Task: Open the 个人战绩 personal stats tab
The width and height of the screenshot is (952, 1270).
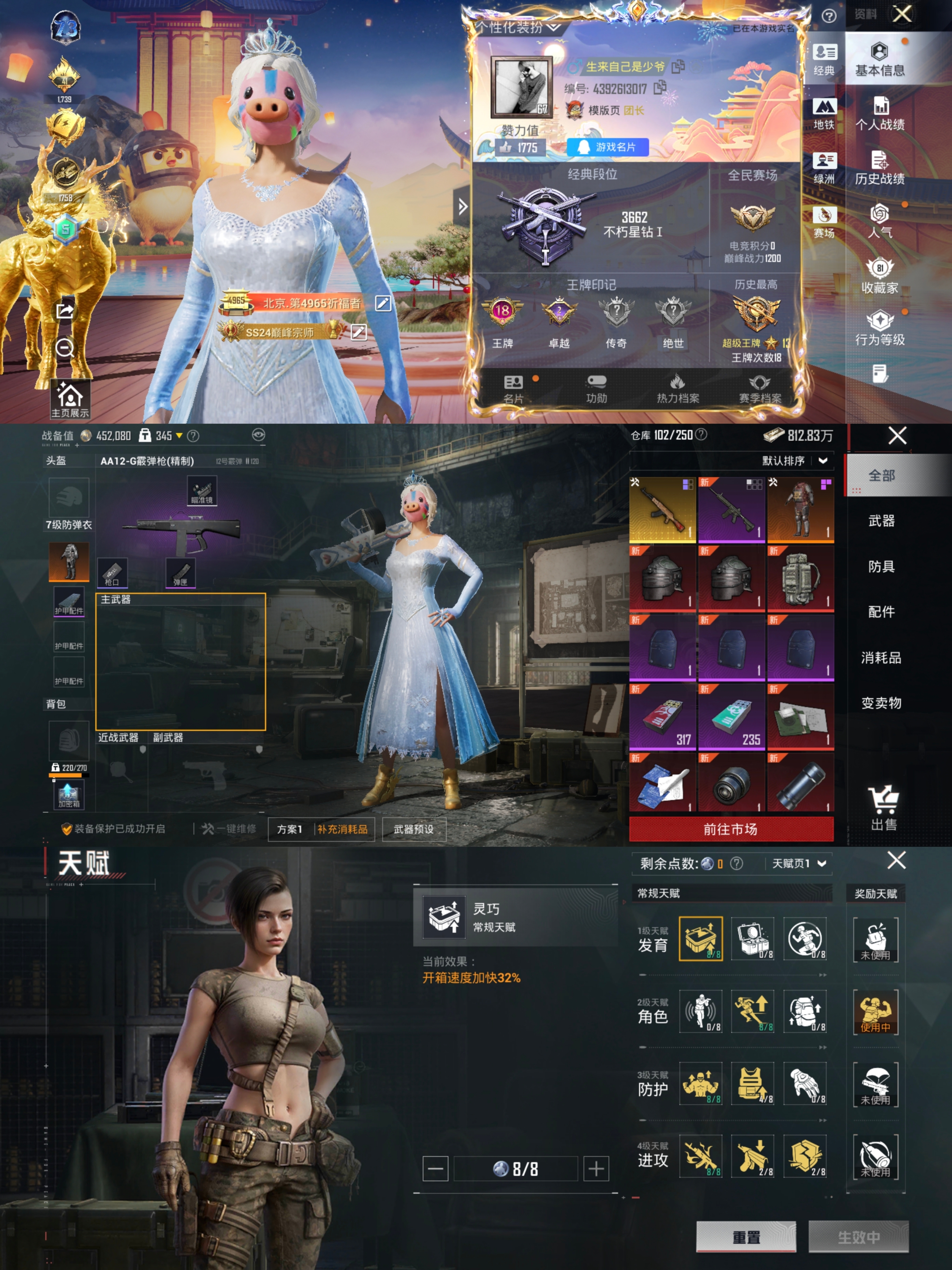Action: coord(879,115)
